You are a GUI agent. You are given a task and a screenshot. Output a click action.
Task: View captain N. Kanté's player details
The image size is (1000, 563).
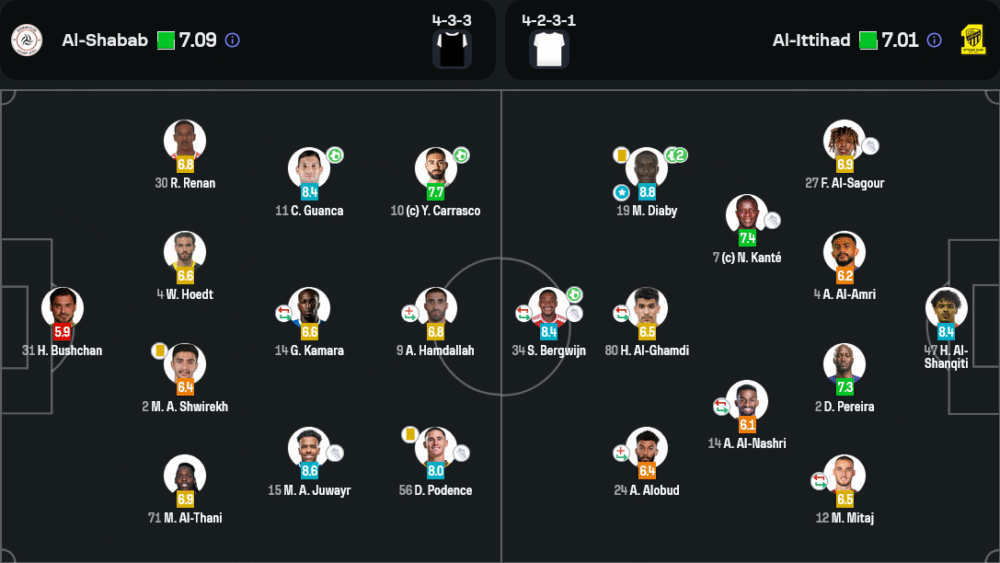tap(747, 215)
